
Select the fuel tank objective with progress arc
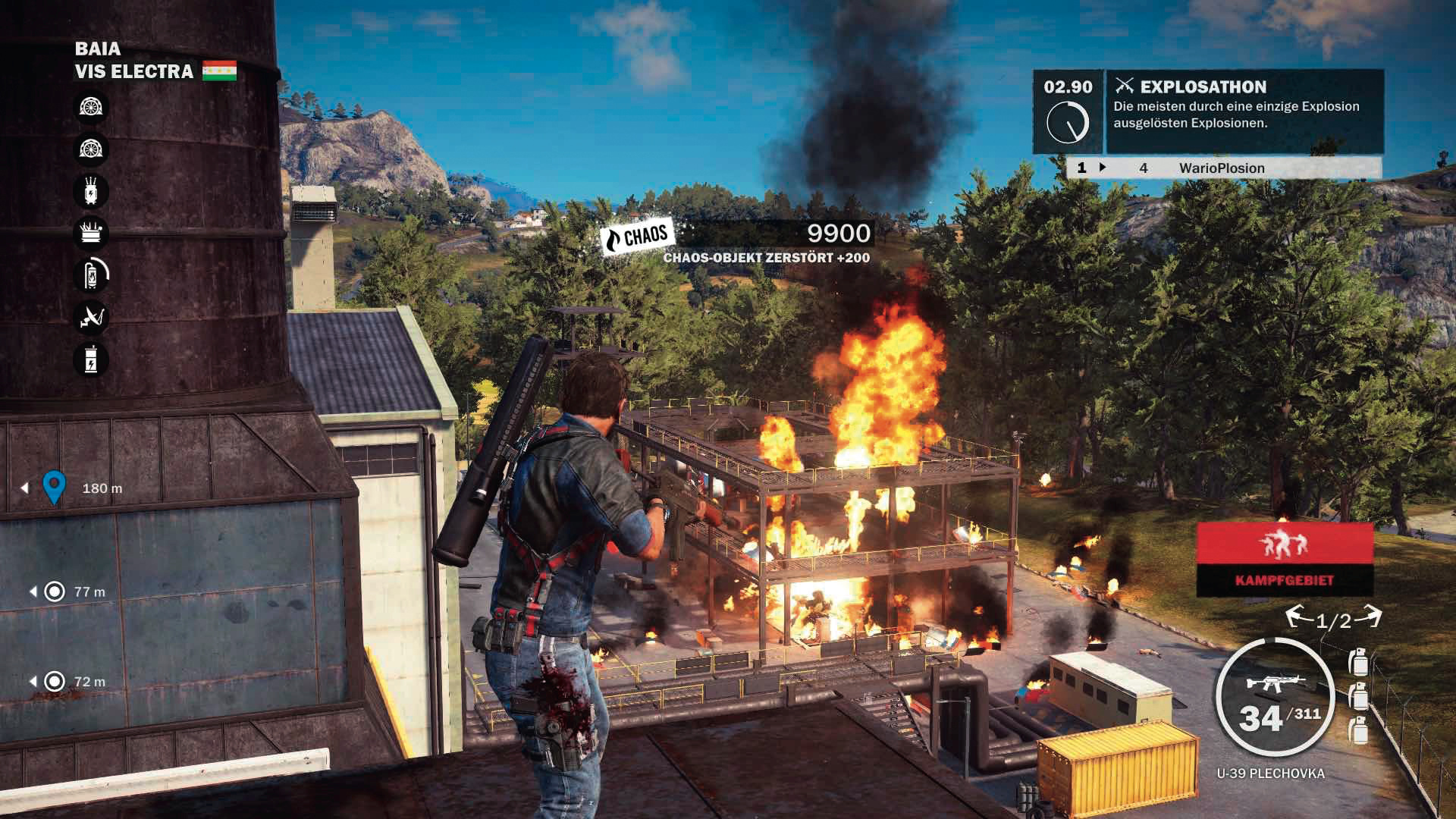pyautogui.click(x=91, y=275)
